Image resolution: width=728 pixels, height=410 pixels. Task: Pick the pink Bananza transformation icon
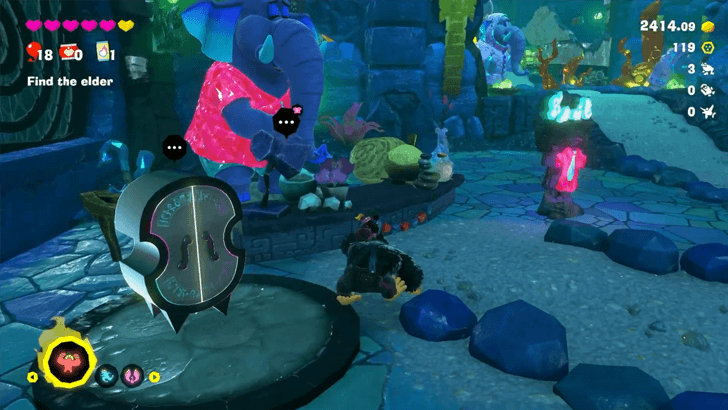(133, 377)
